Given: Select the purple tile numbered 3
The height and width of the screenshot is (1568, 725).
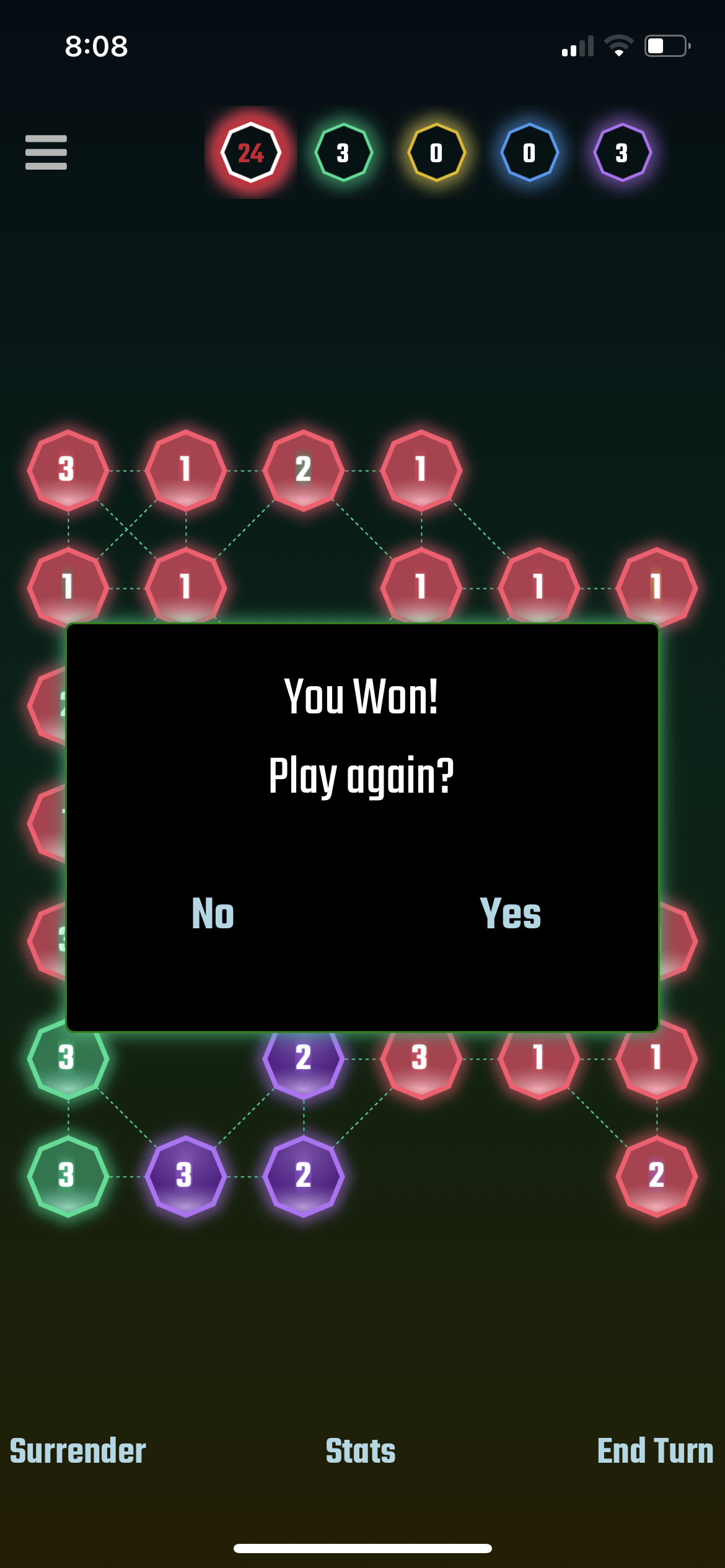Looking at the screenshot, I should pos(185,1175).
